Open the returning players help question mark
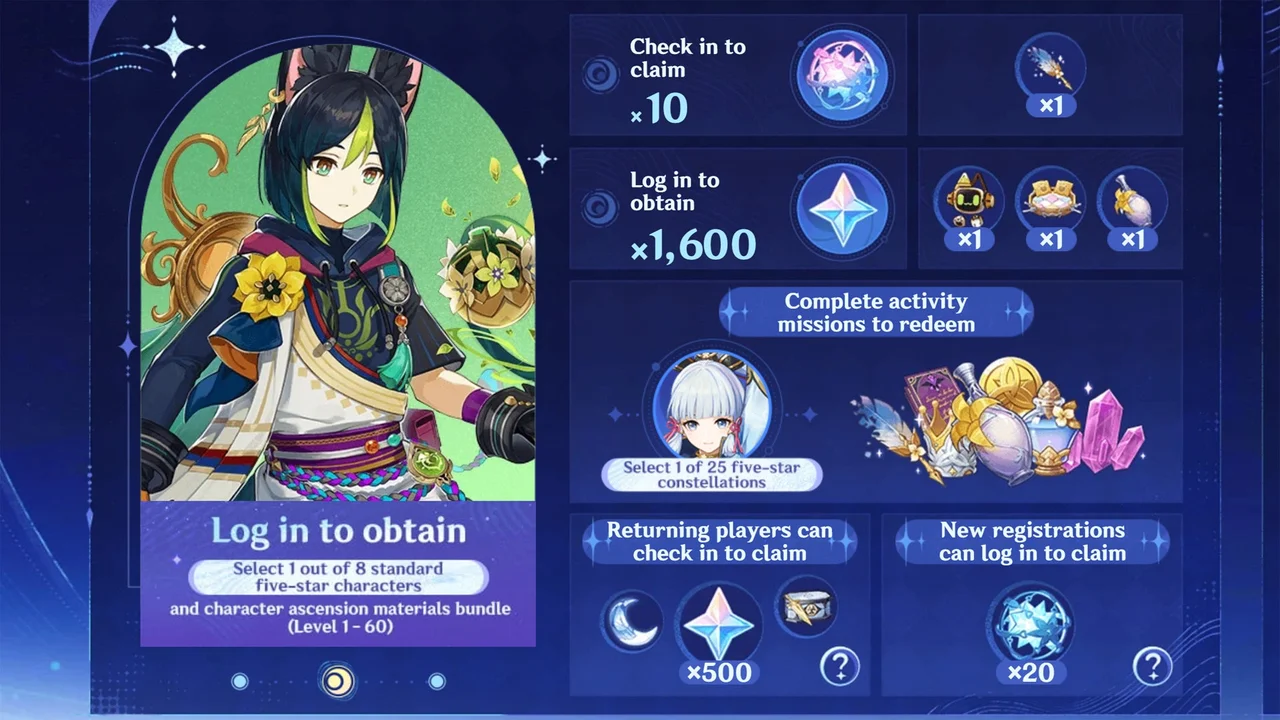The width and height of the screenshot is (1280, 720). coord(840,666)
